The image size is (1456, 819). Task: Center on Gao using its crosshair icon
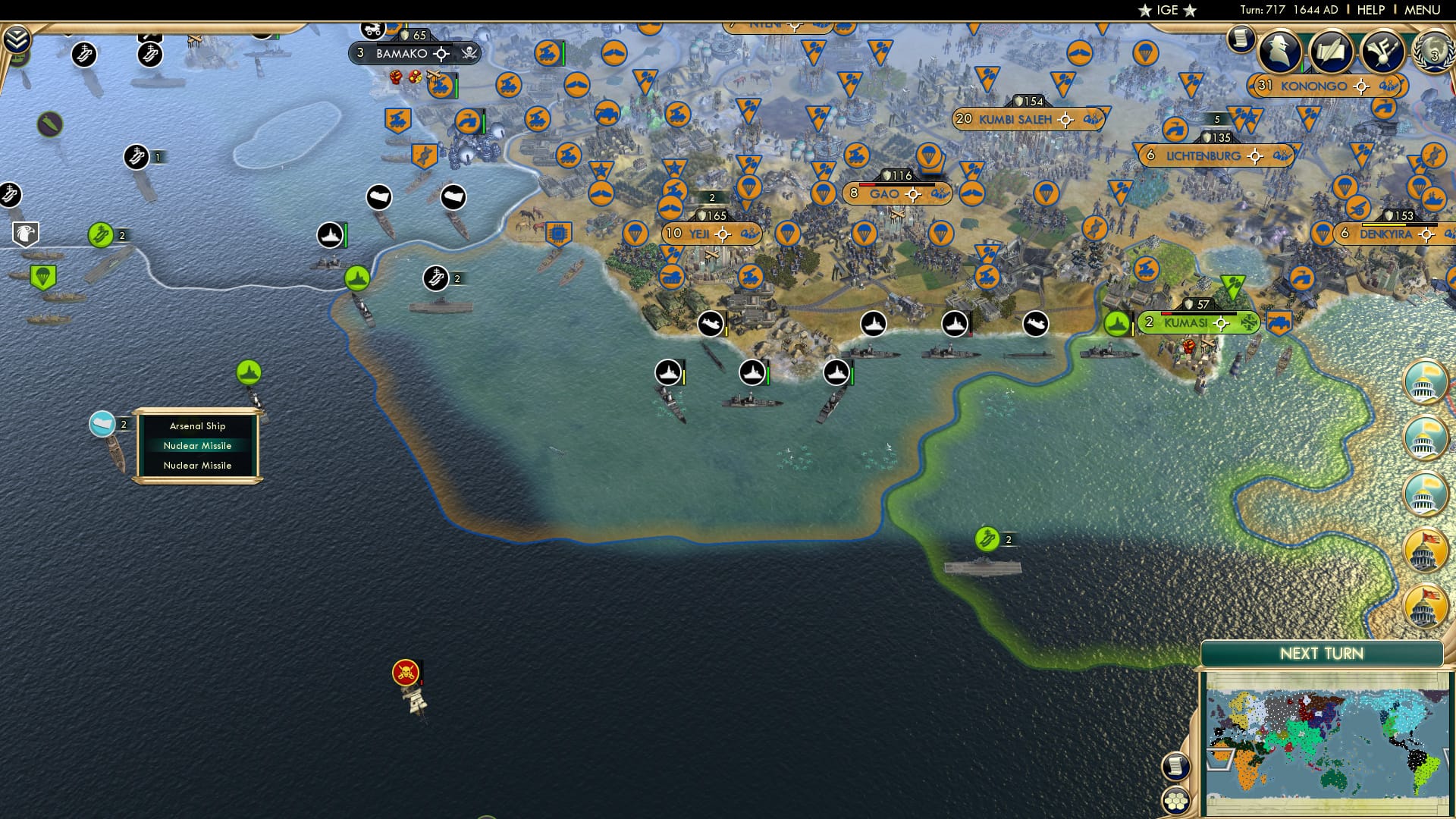tap(914, 193)
